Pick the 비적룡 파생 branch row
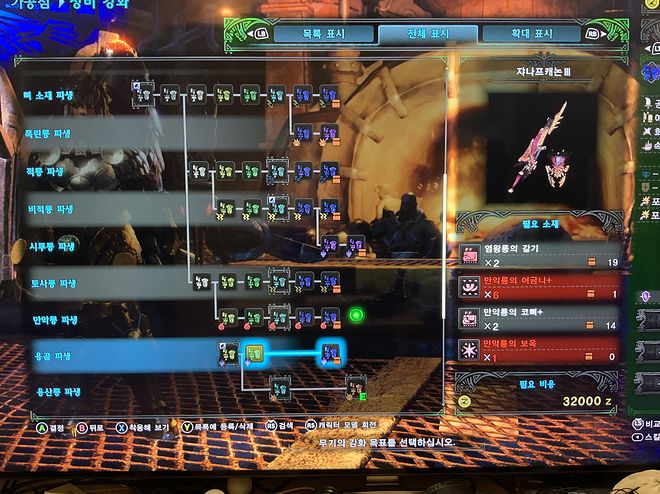660x494 pixels. click(x=50, y=209)
